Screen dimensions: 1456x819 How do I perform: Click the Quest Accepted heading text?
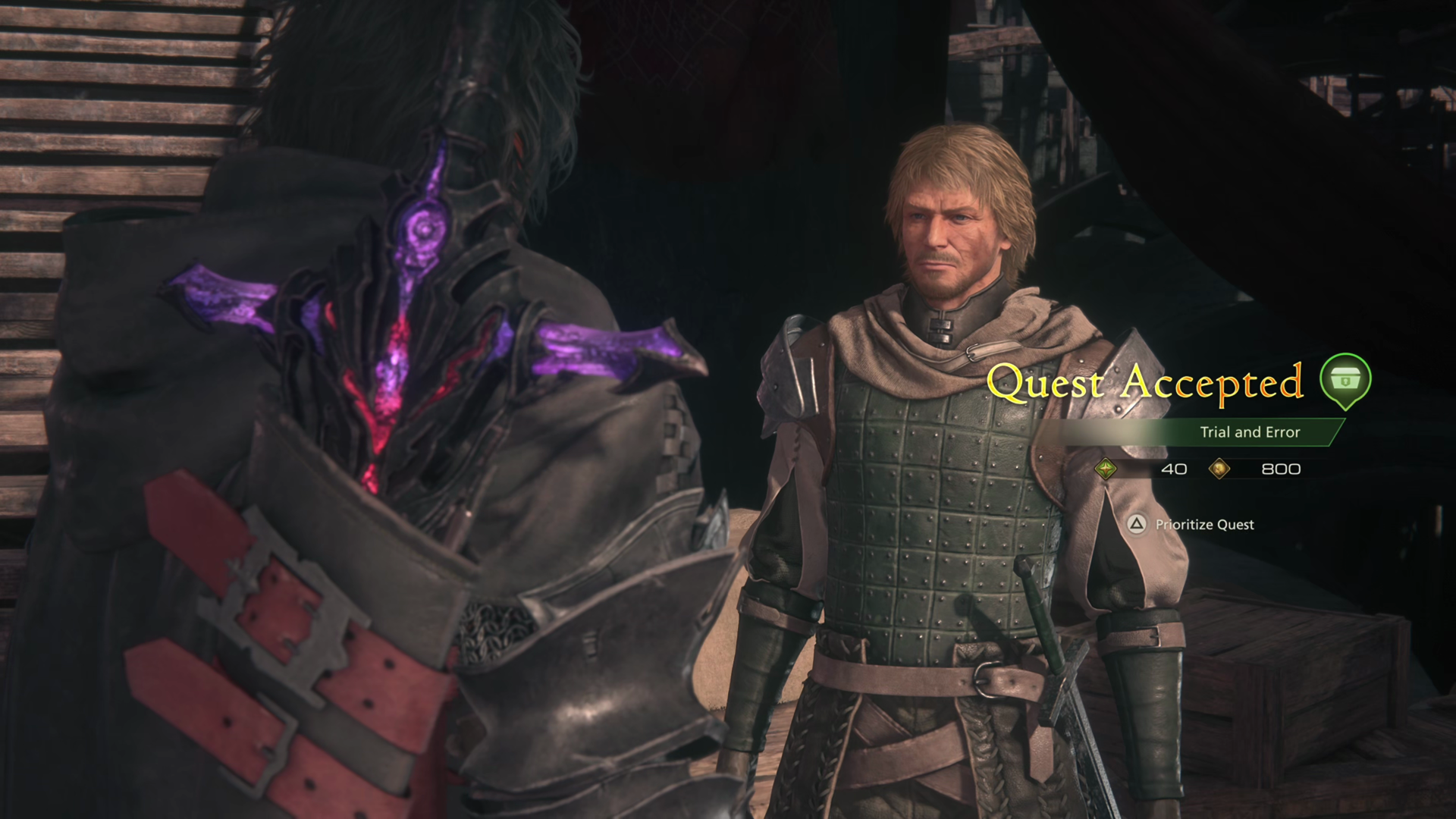(x=1145, y=383)
